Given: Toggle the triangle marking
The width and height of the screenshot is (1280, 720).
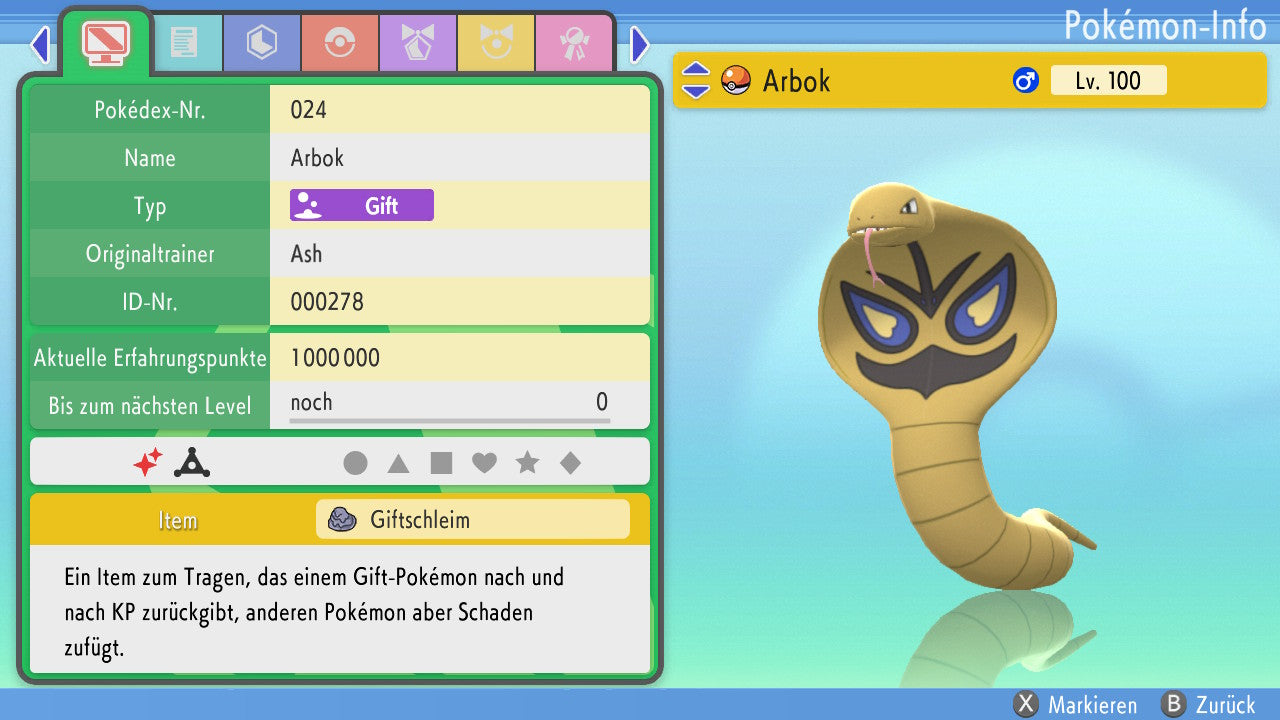Looking at the screenshot, I should [x=398, y=463].
